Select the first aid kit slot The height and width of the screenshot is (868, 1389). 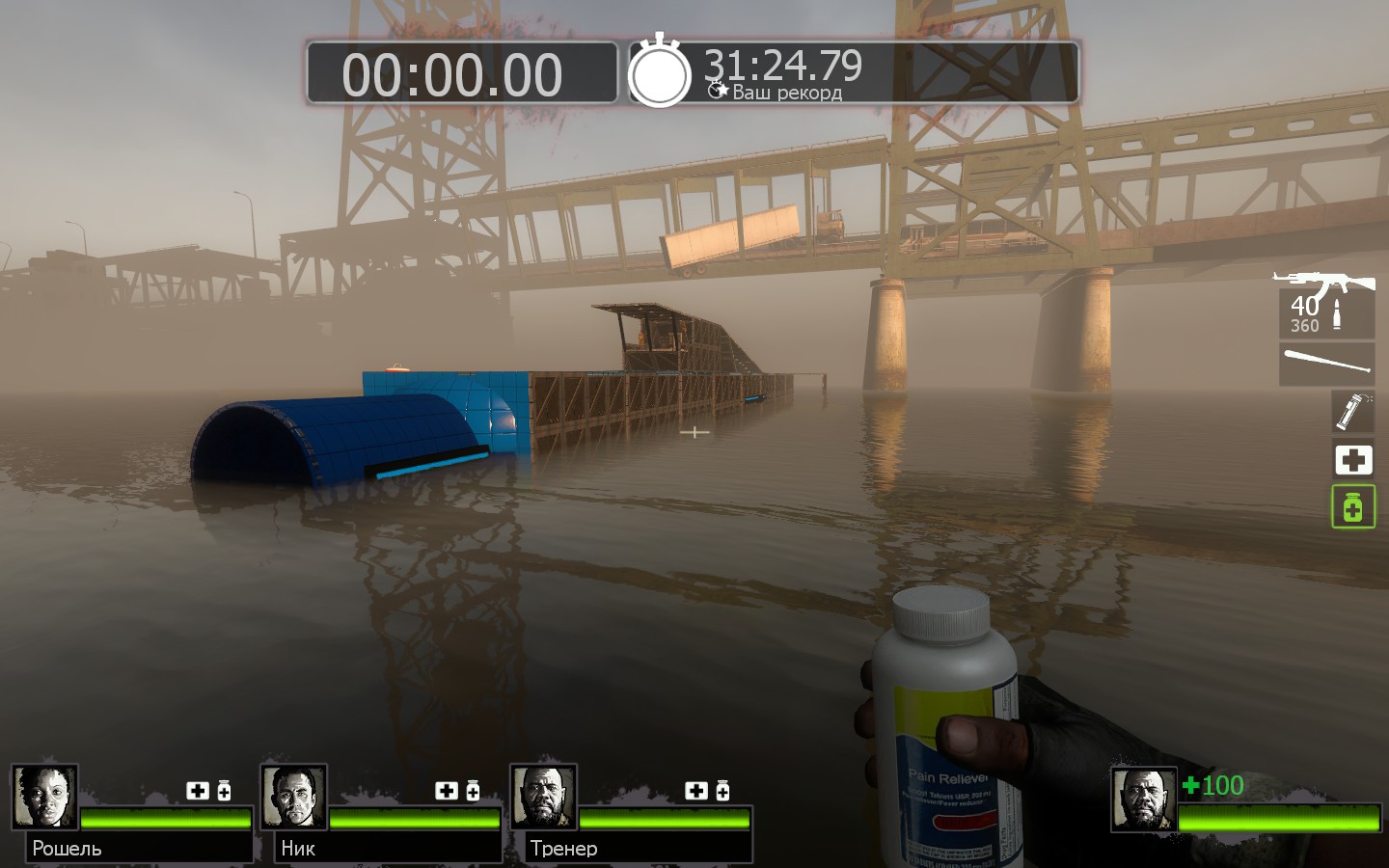point(1353,459)
